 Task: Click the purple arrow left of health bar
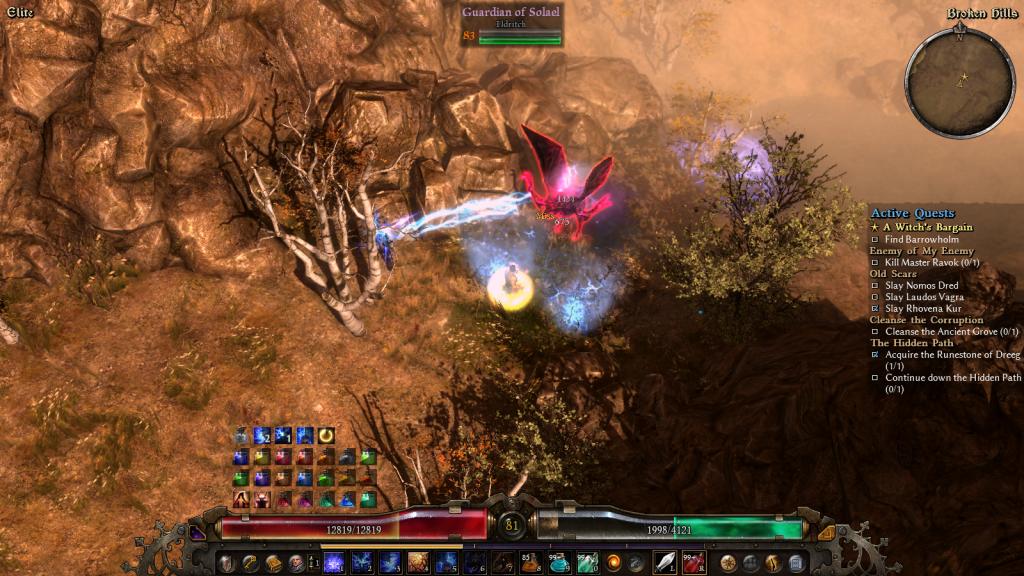pyautogui.click(x=198, y=533)
